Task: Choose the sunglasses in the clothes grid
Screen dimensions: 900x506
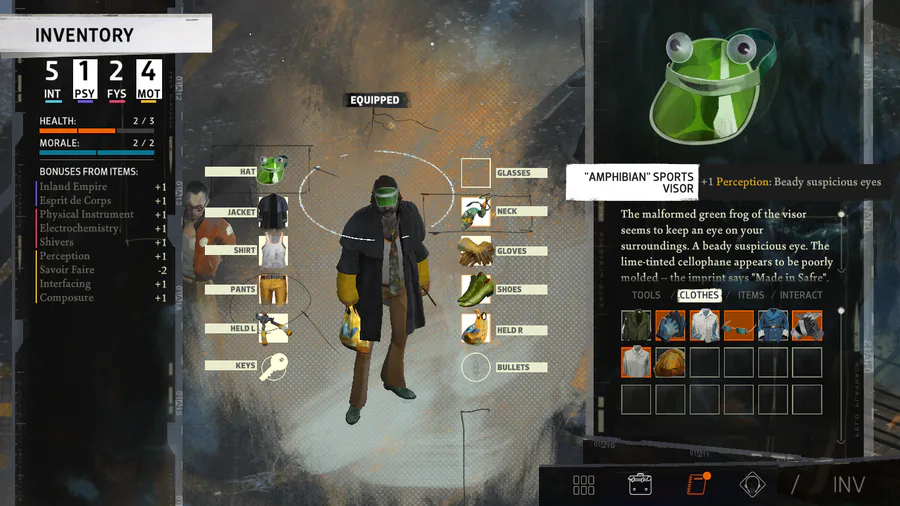Action: pyautogui.click(x=738, y=325)
